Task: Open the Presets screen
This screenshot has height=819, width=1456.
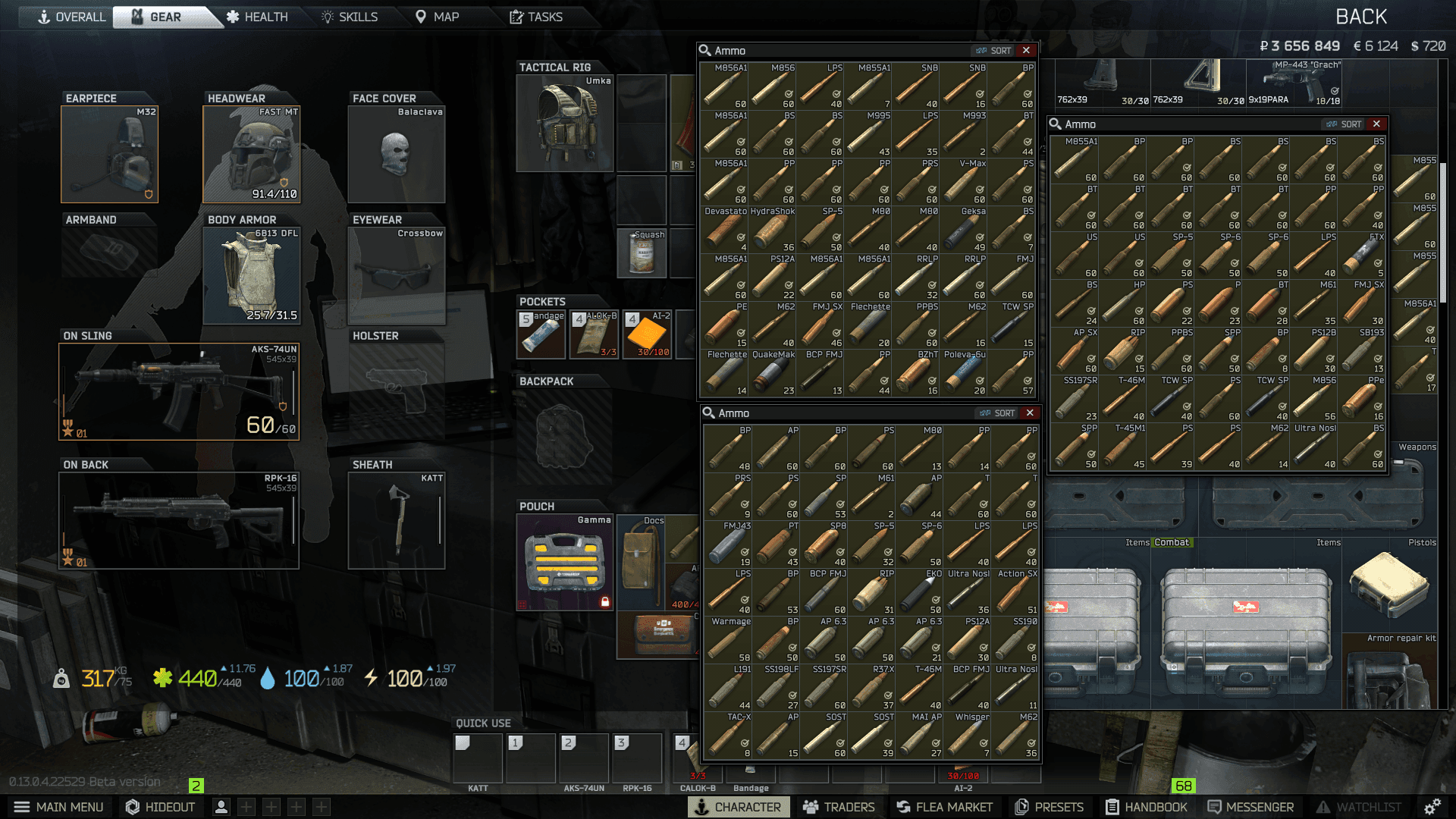Action: 1050,807
